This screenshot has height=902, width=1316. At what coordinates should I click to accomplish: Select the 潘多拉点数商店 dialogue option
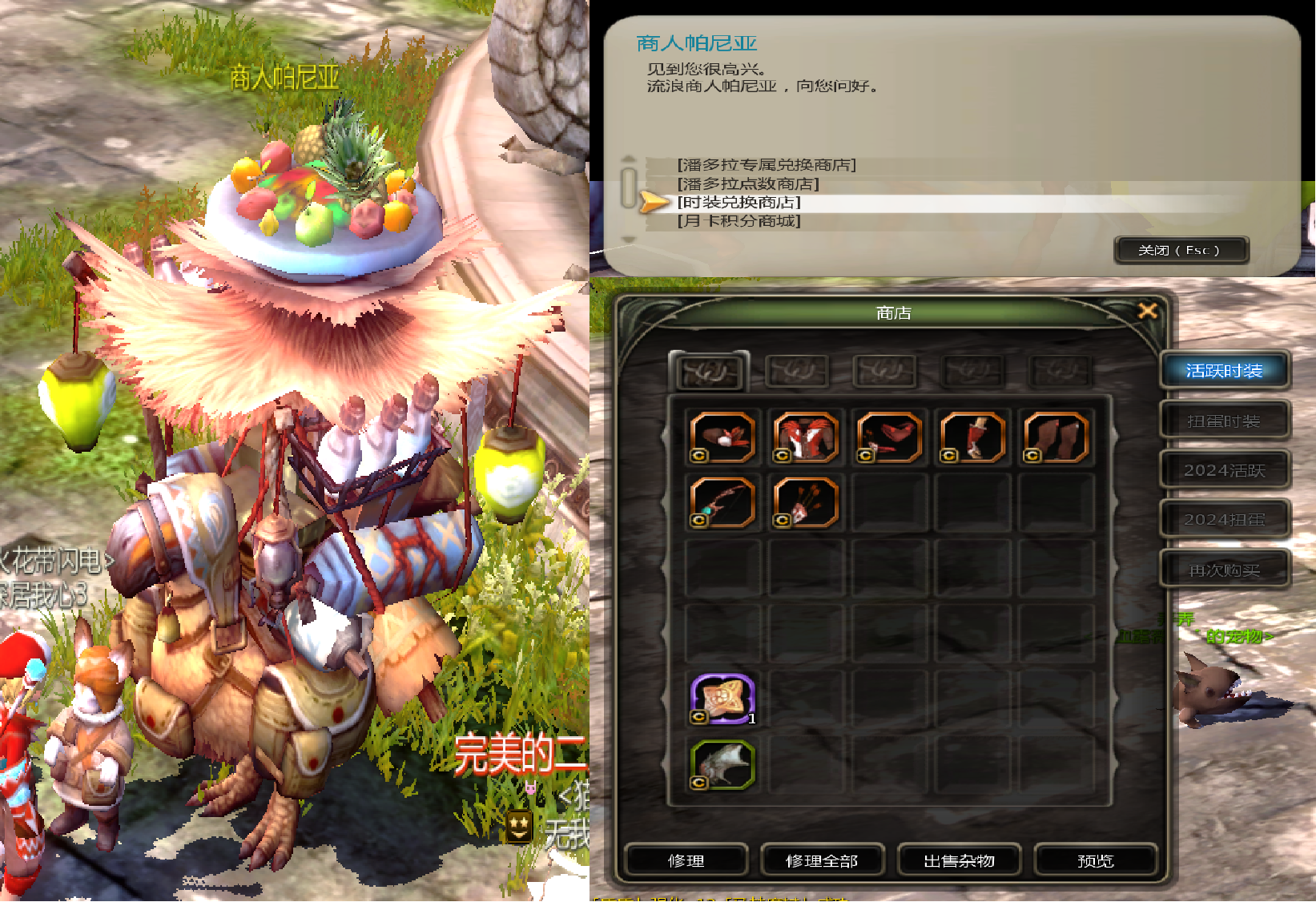(x=748, y=184)
